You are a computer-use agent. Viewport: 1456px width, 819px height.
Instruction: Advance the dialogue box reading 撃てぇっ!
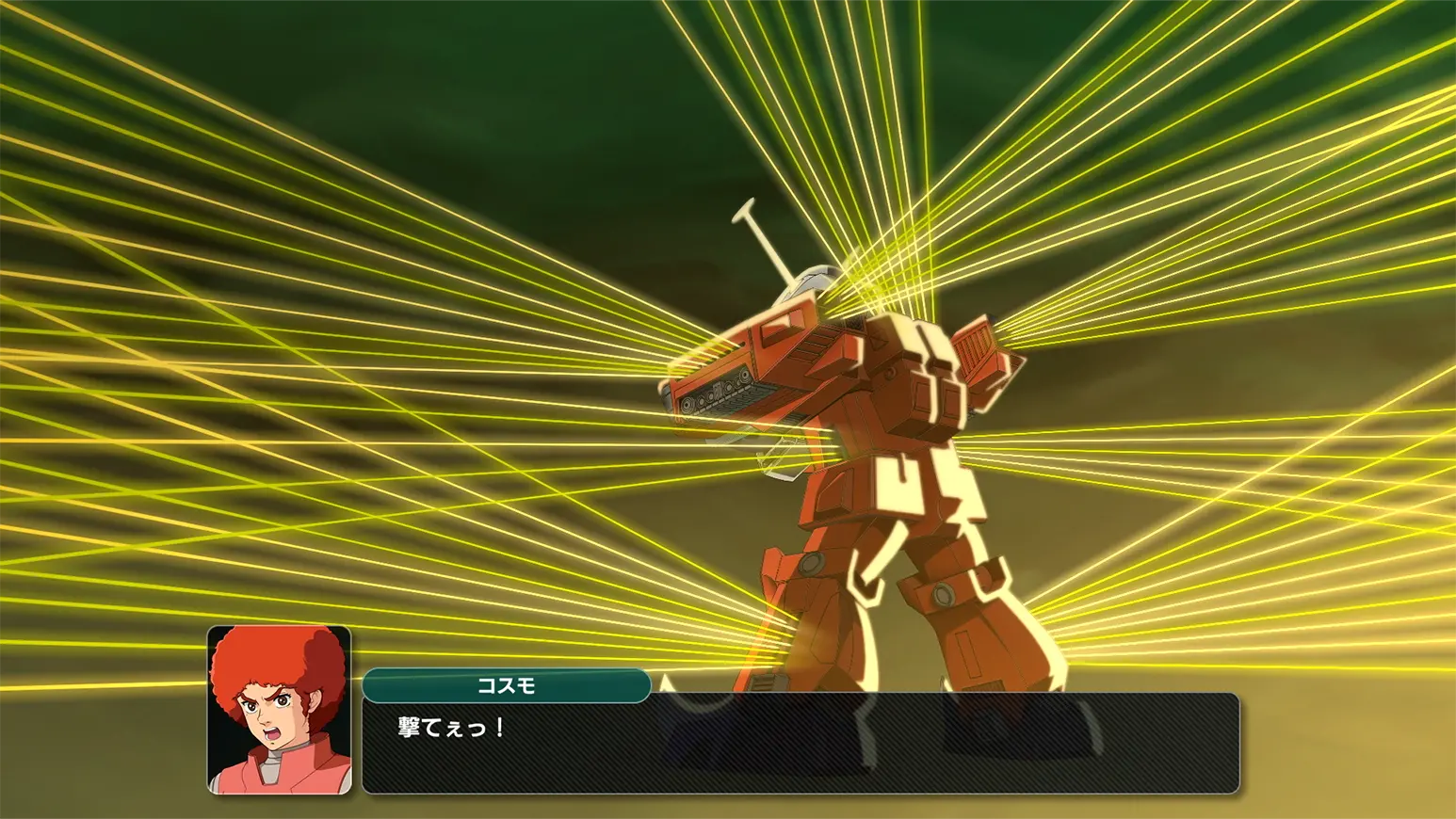[801, 744]
